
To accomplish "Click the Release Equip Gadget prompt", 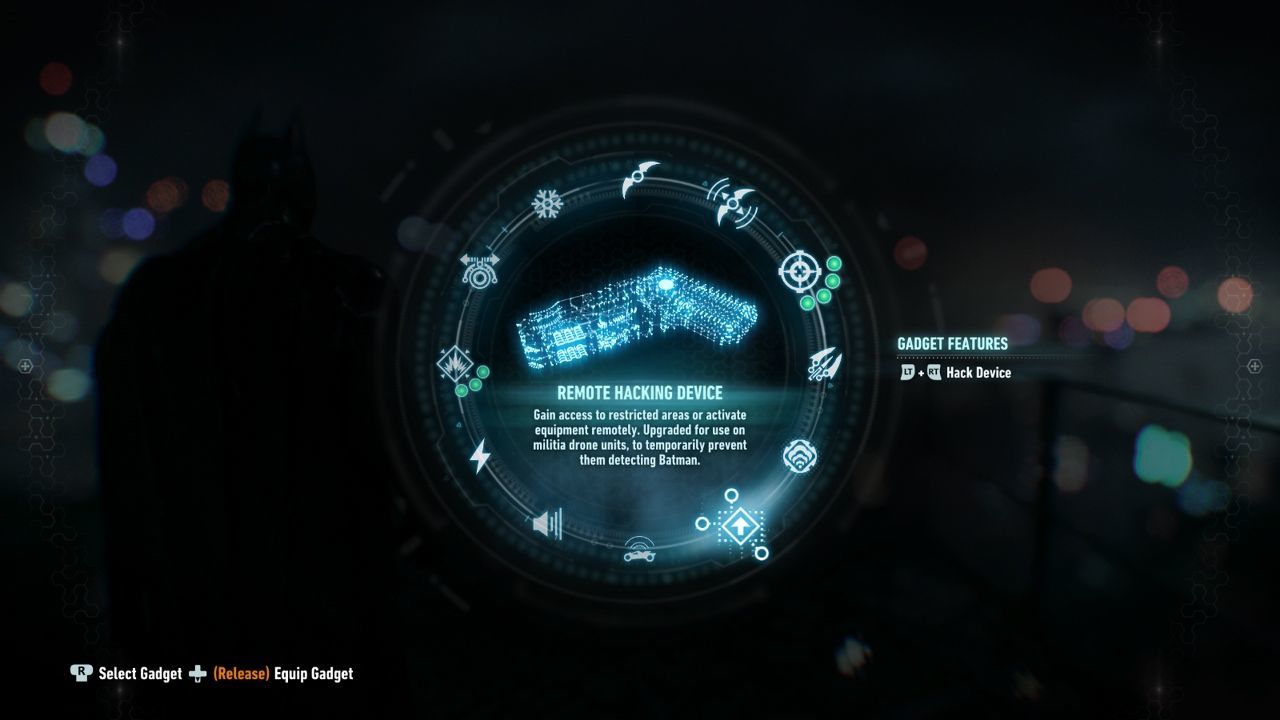I will 276,674.
